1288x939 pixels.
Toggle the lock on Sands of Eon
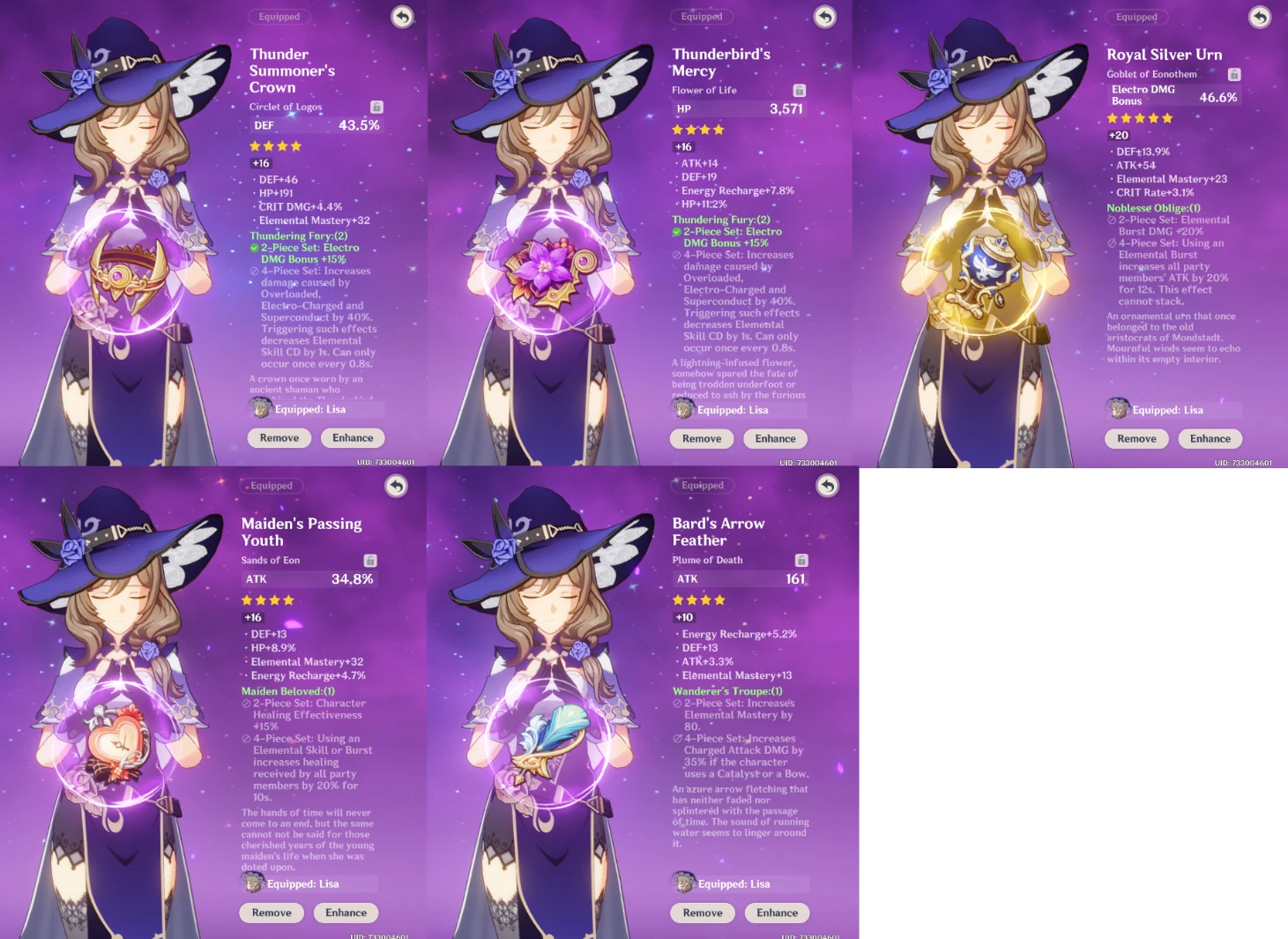click(370, 560)
